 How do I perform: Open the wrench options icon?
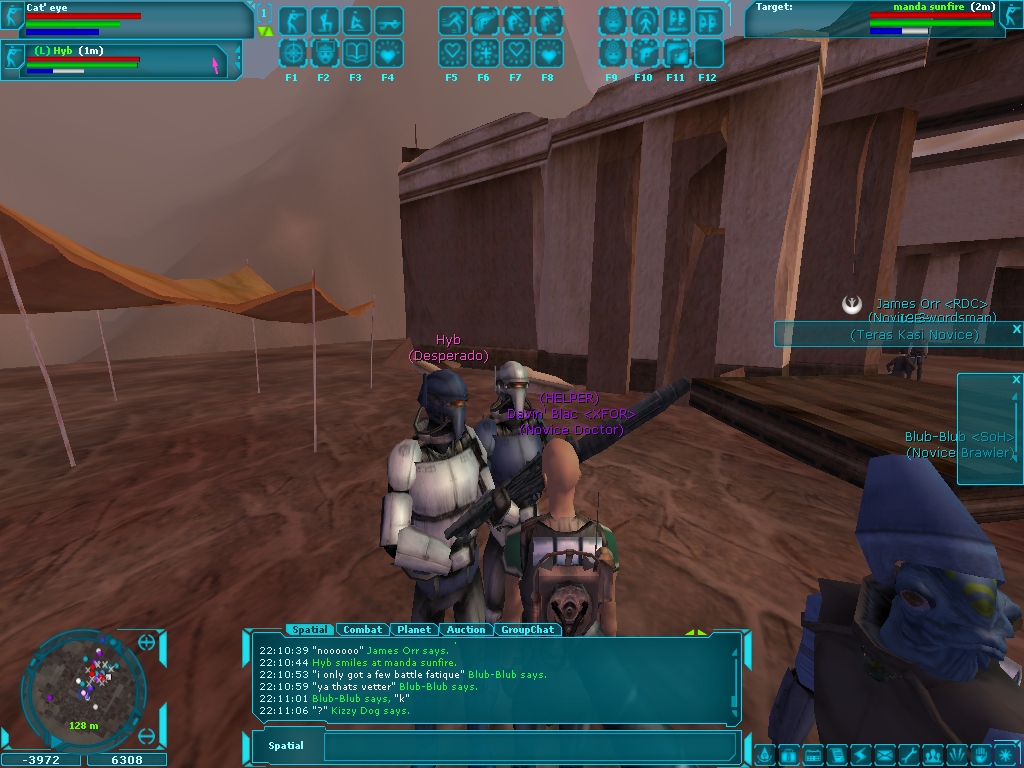tap(909, 755)
